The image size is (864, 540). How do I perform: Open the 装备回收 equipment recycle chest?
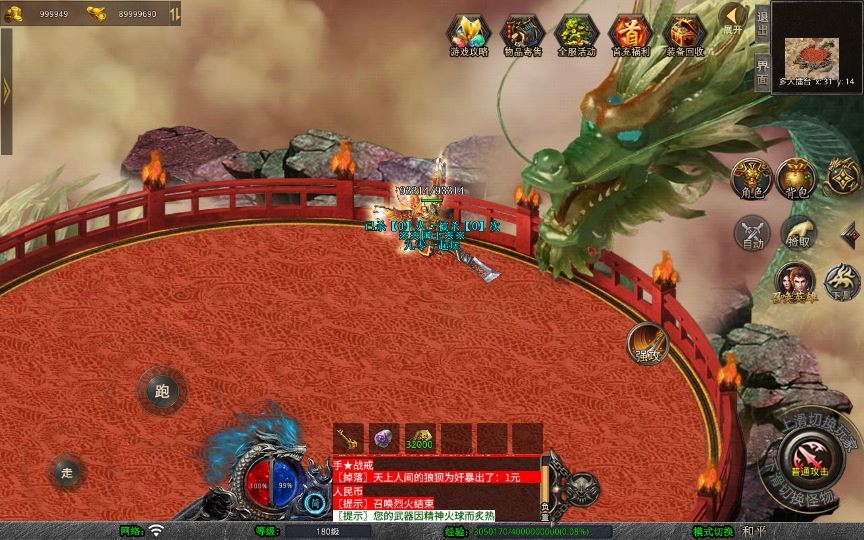684,33
